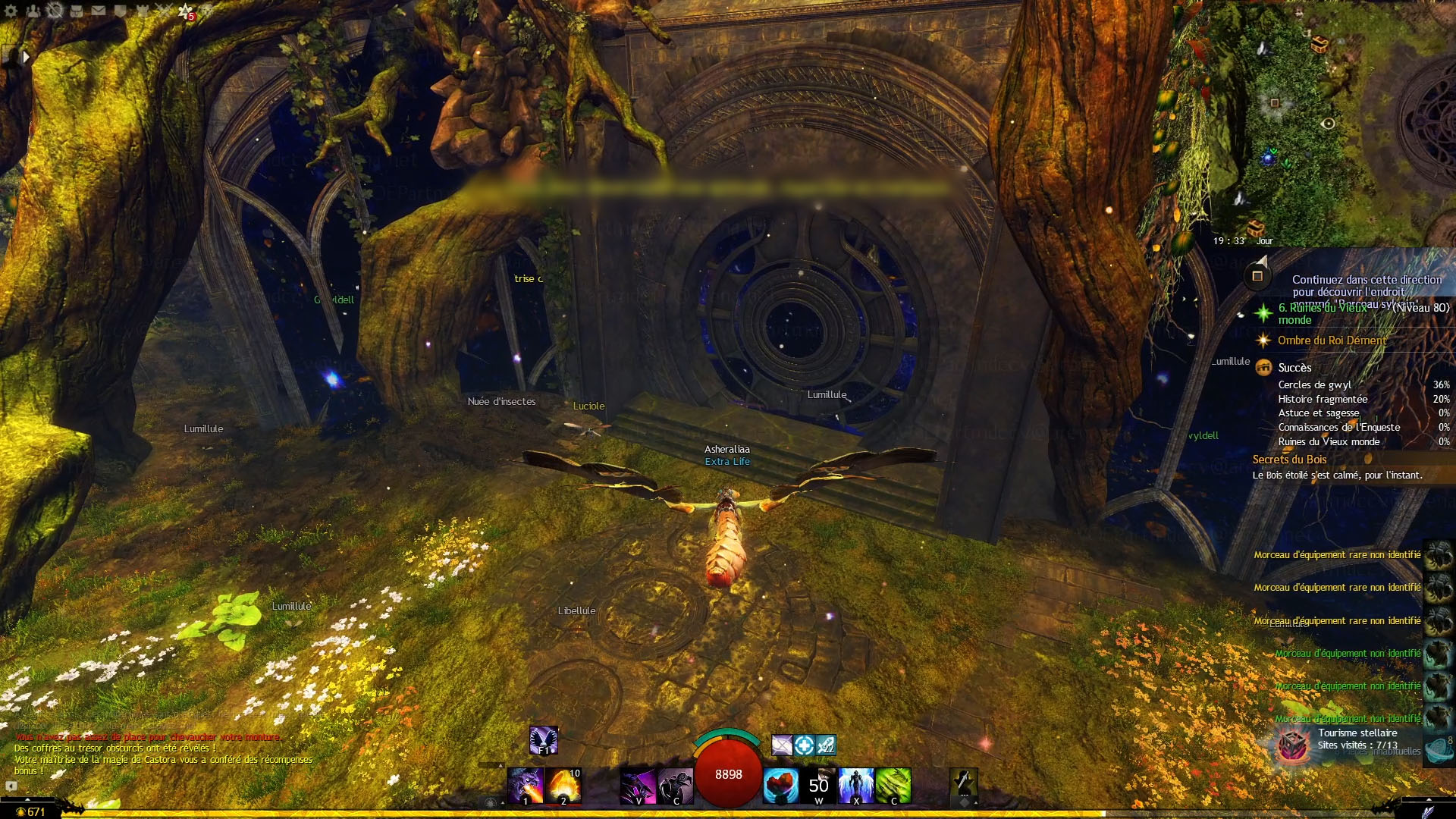Select the Ruines du Vieux monde story entry
The width and height of the screenshot is (1456, 819).
coord(1323,313)
